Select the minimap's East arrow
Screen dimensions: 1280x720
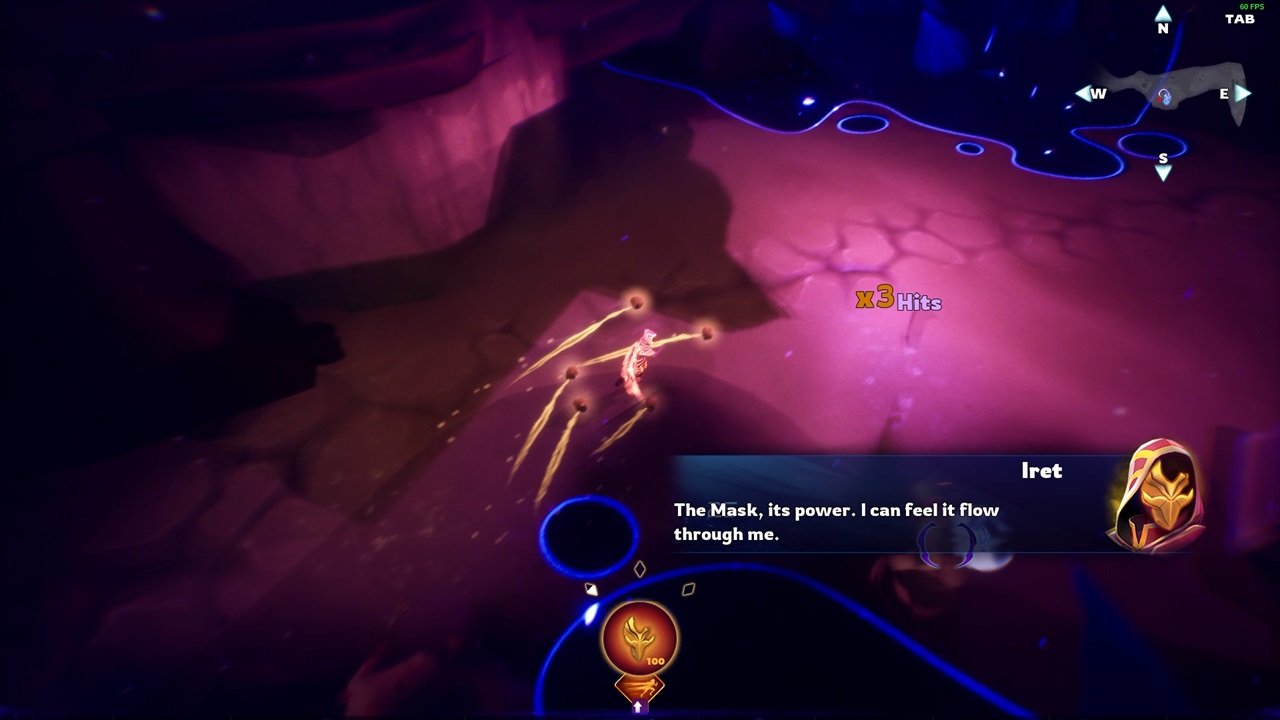click(1243, 93)
